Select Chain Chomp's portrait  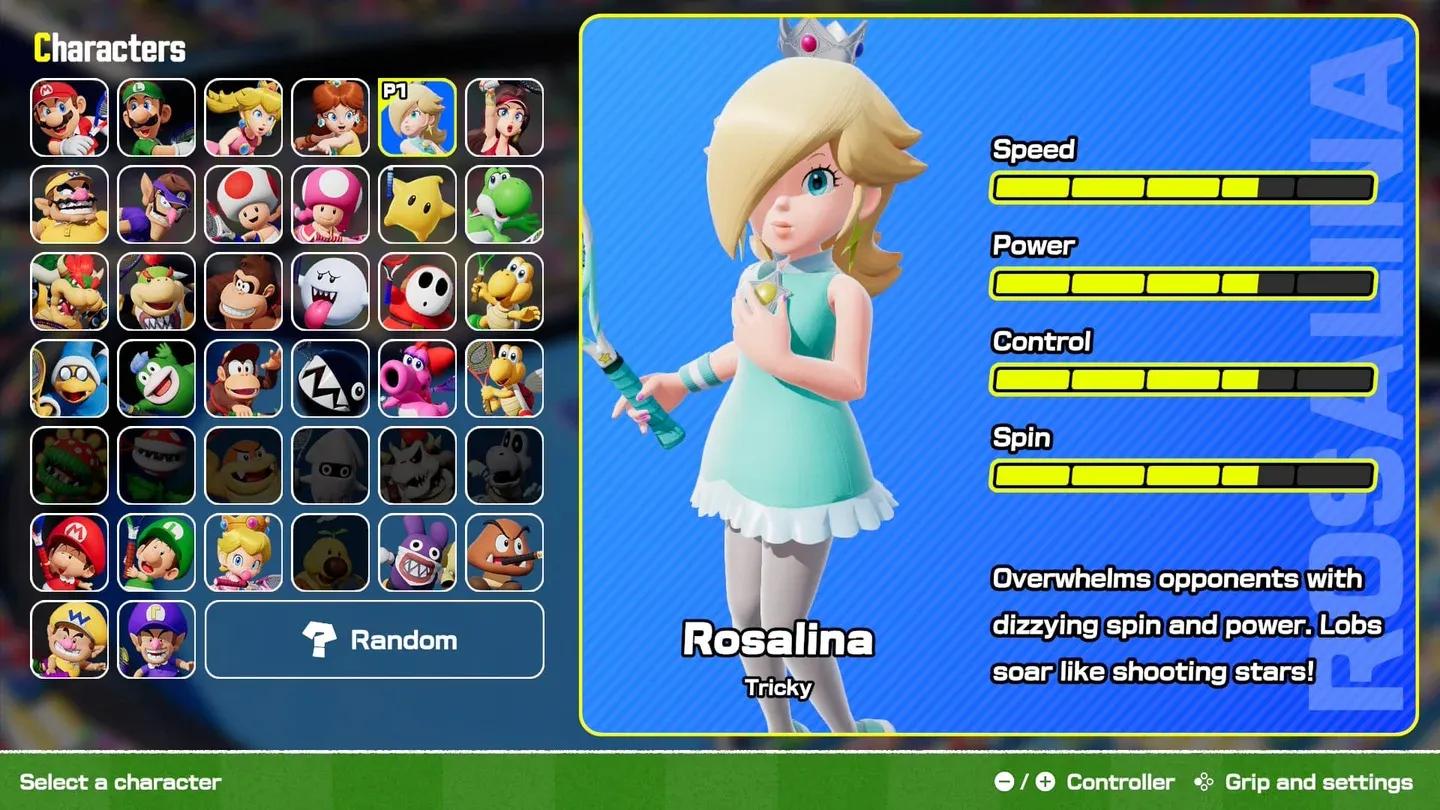[330, 379]
